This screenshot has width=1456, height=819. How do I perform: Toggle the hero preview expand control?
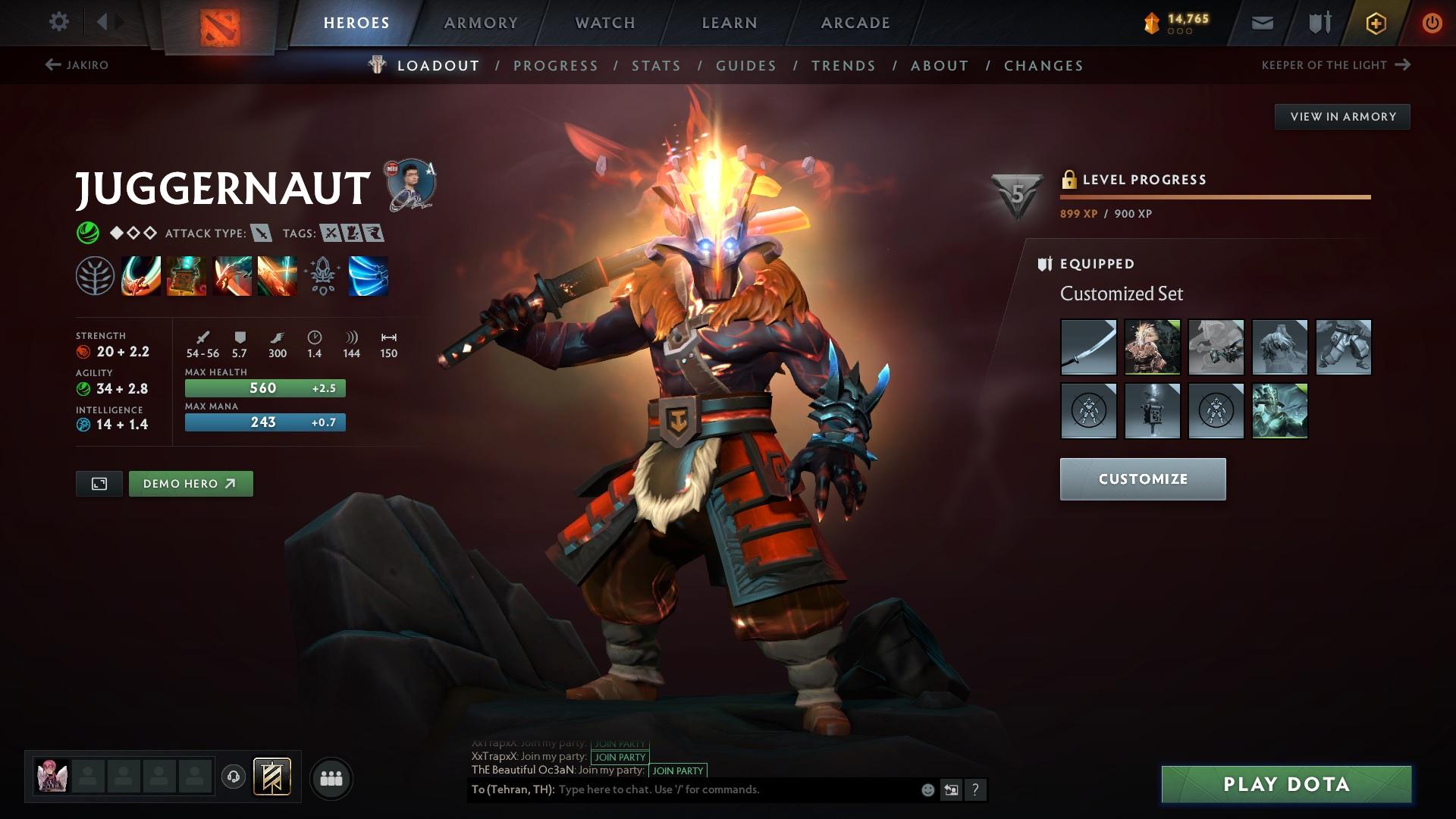click(x=99, y=483)
